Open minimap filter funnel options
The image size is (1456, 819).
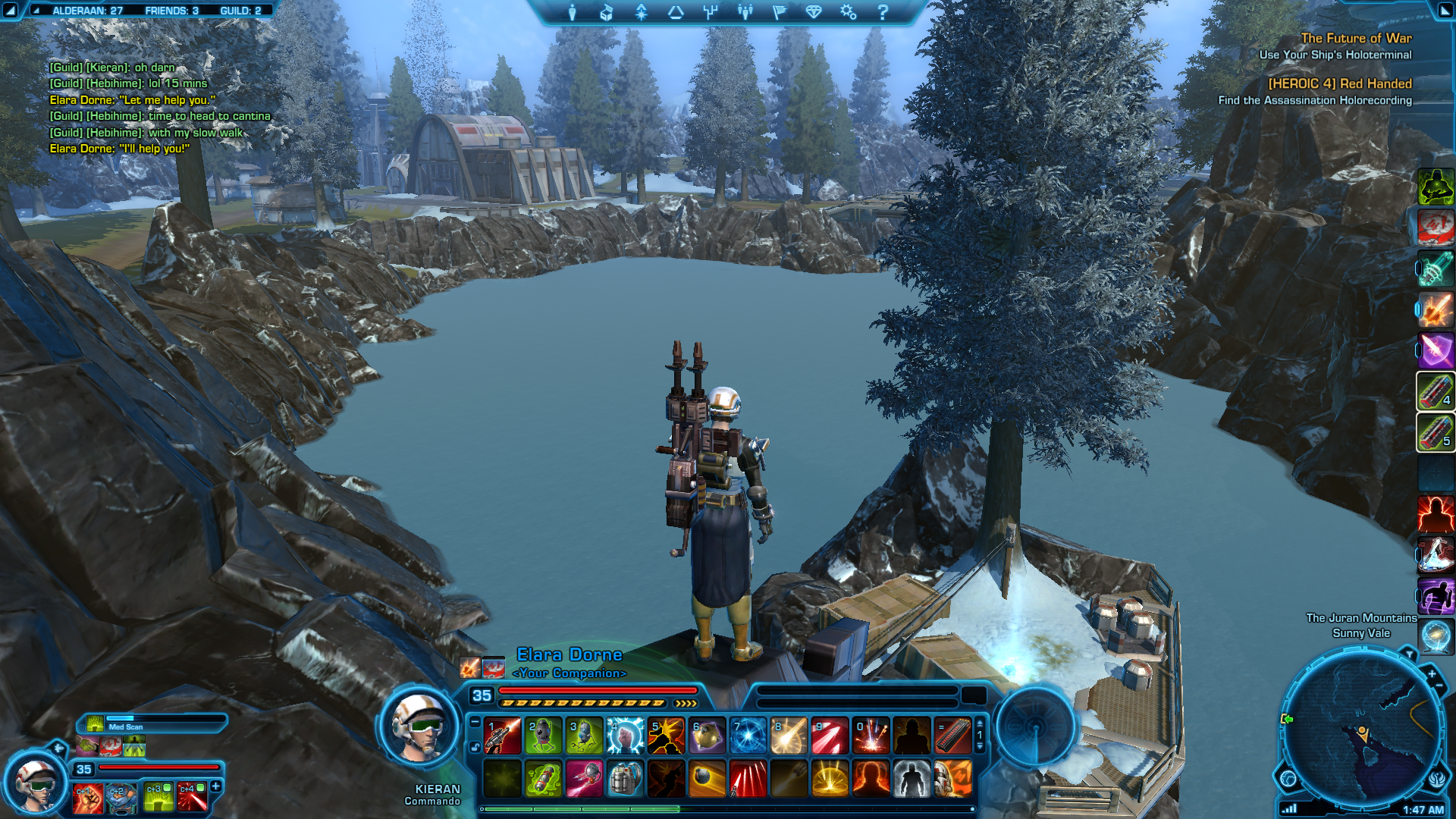1409,654
